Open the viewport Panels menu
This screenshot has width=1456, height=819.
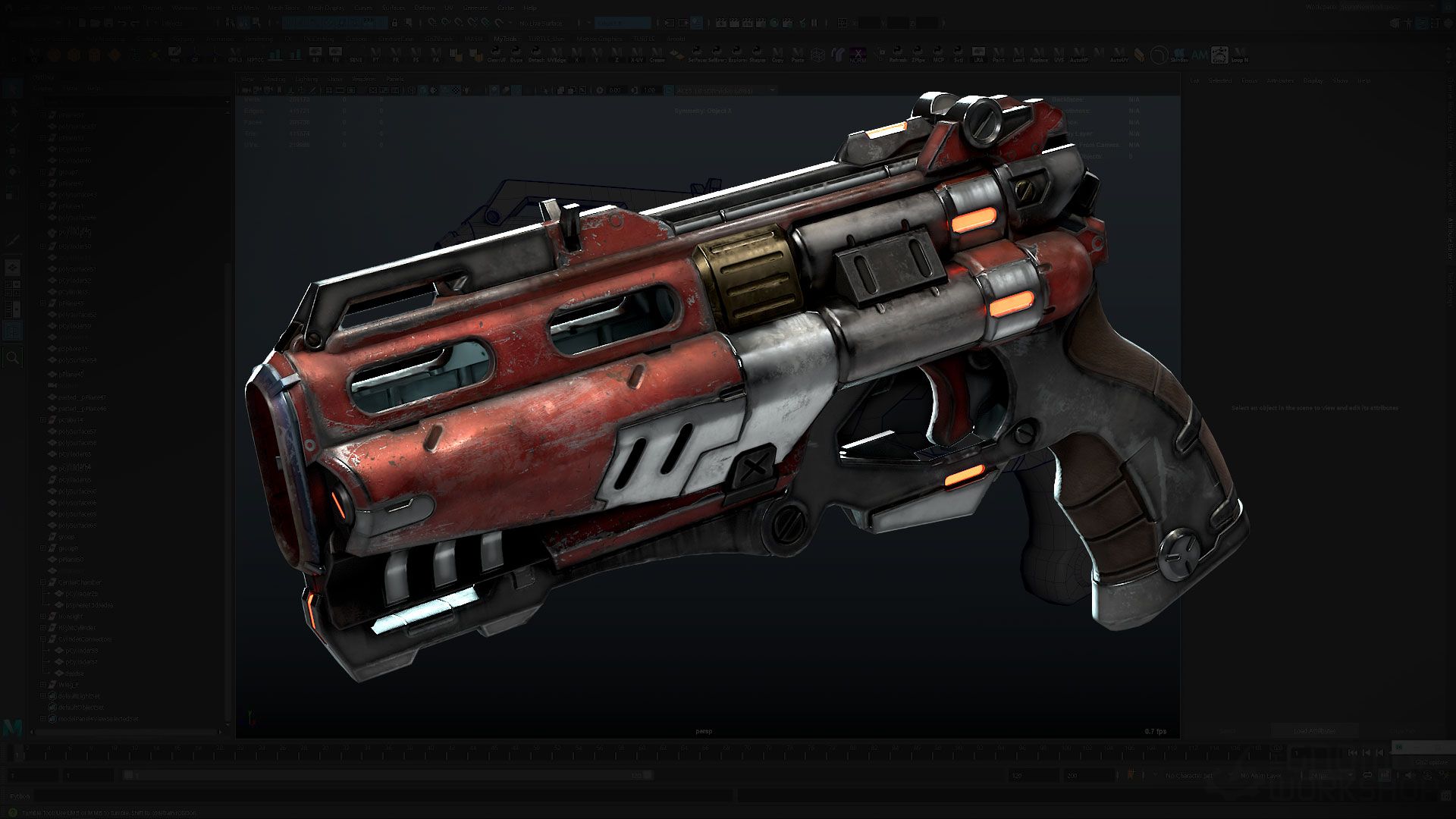(394, 79)
